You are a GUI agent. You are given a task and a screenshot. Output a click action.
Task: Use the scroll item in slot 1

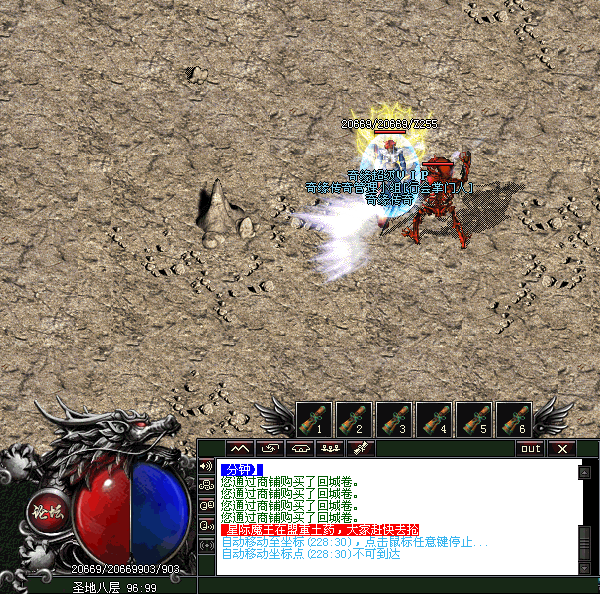pos(314,418)
